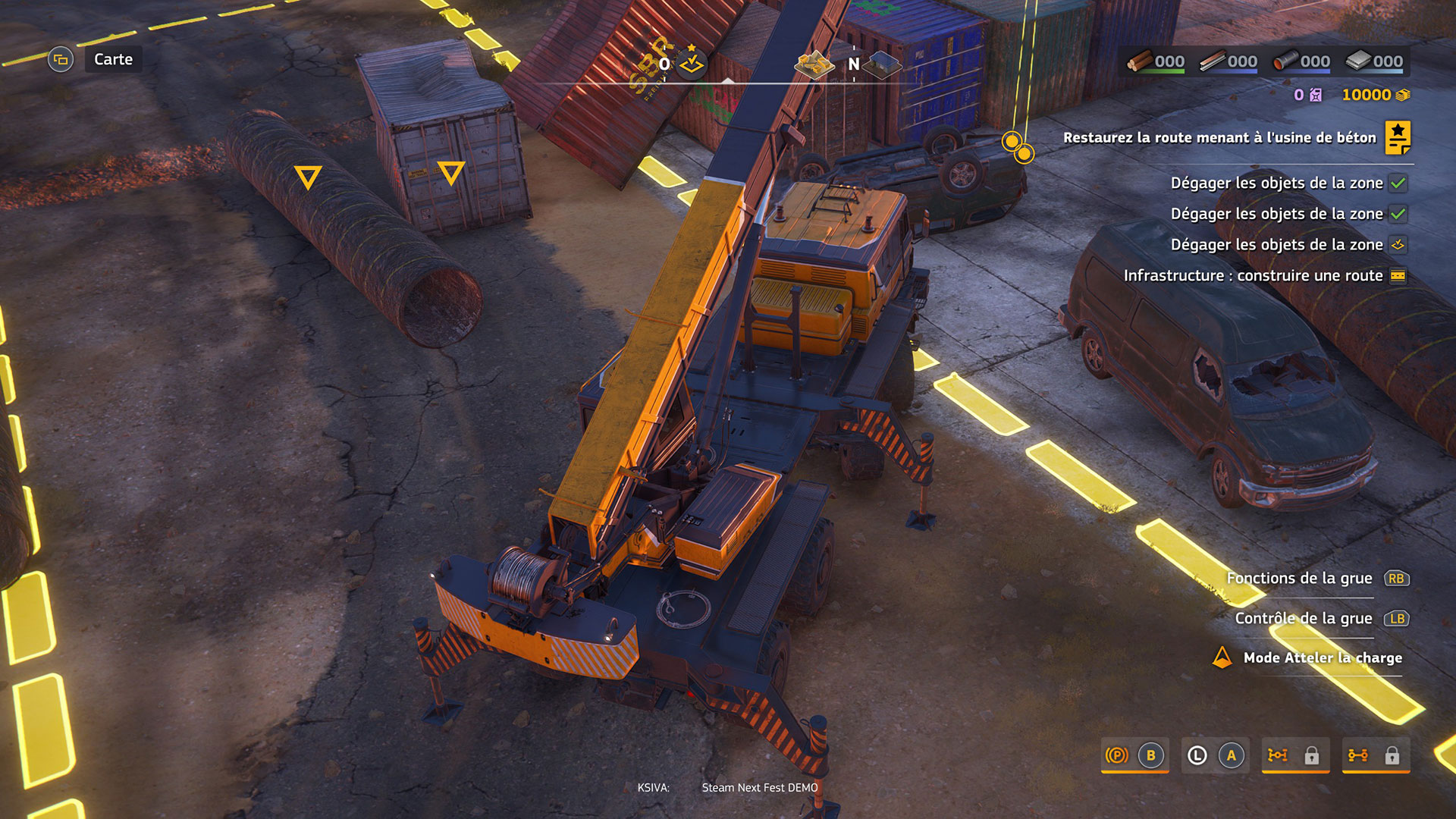The width and height of the screenshot is (1456, 819).
Task: Click the blue-roofed building marker on the compass
Action: tap(884, 64)
